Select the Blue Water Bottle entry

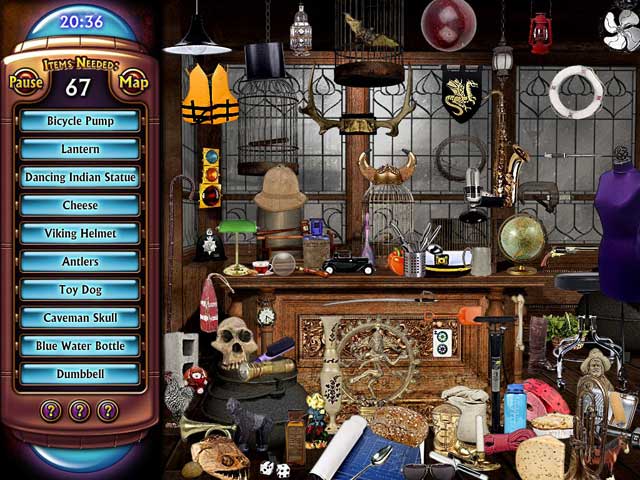(x=80, y=346)
